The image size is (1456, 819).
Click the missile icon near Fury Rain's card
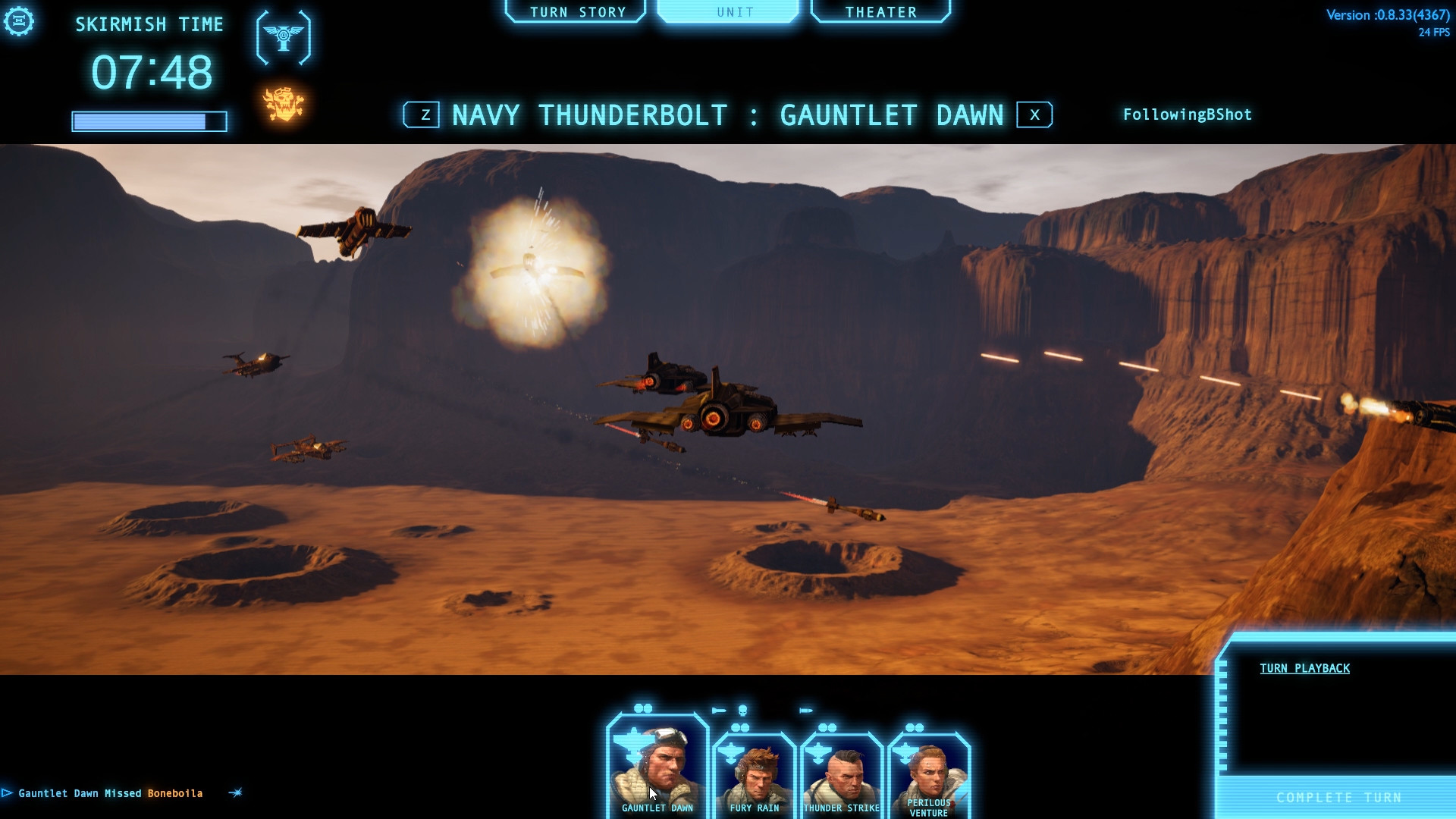[x=719, y=710]
